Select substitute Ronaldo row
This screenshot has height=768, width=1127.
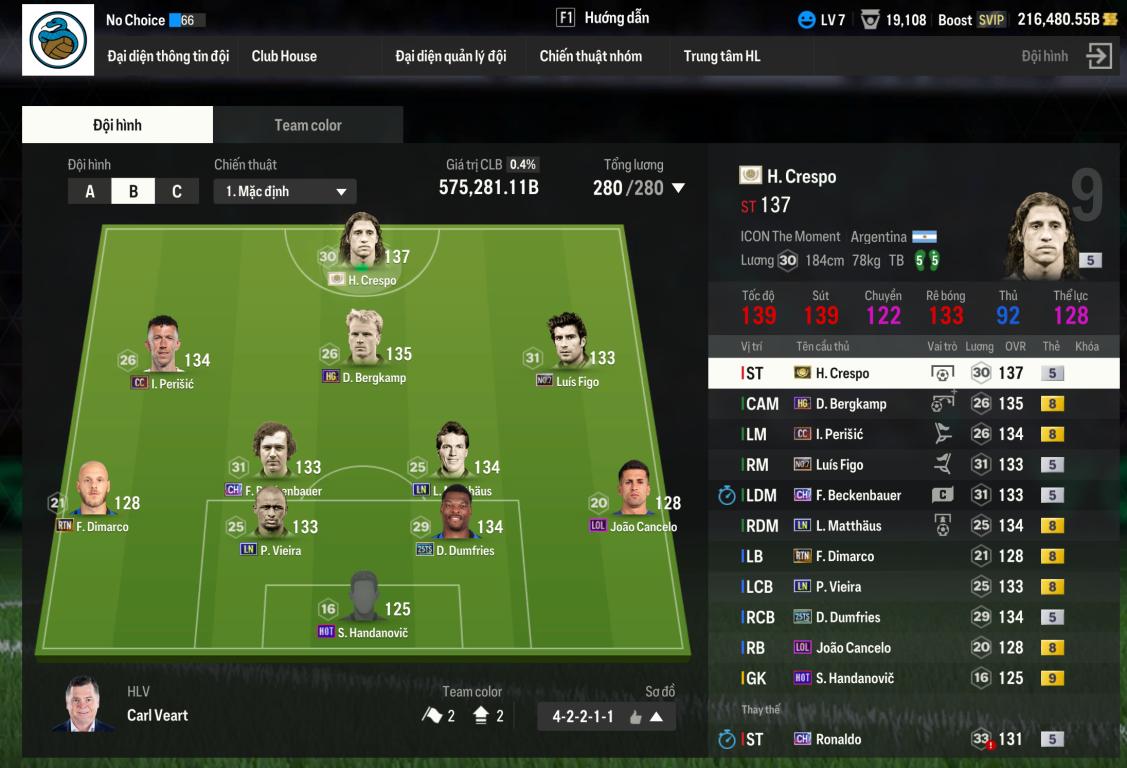click(913, 739)
